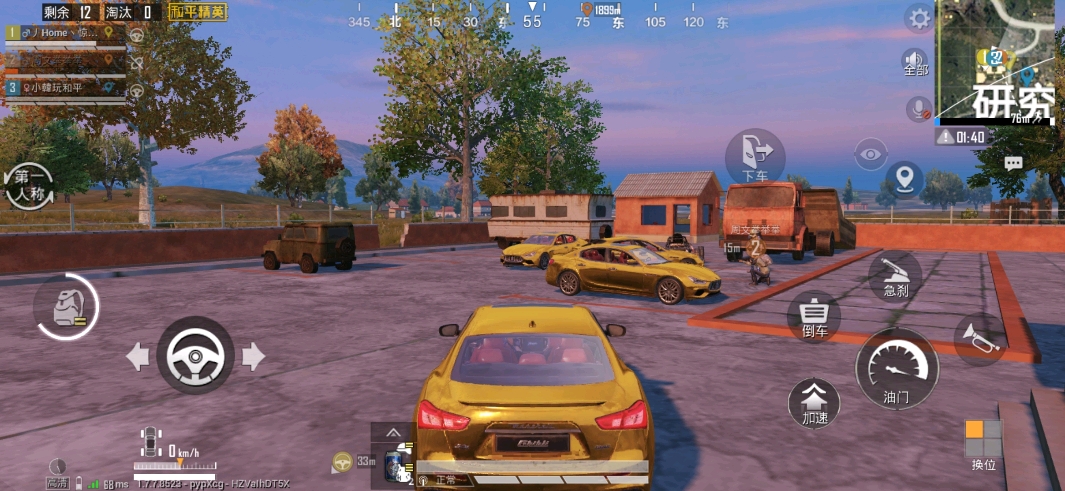Activate the 加速 boost button
Image resolution: width=1065 pixels, height=491 pixels.
click(814, 401)
